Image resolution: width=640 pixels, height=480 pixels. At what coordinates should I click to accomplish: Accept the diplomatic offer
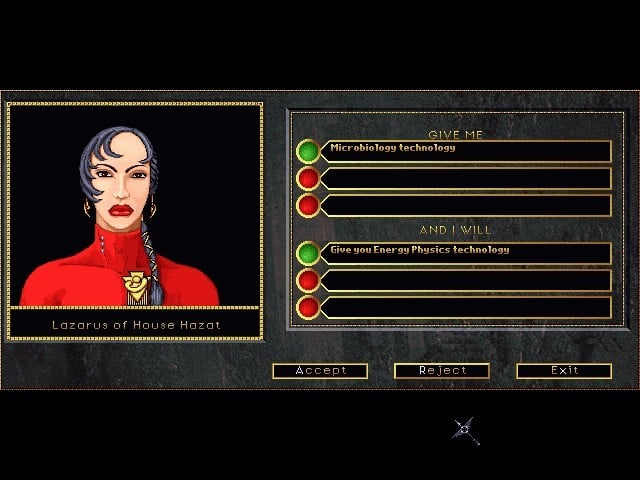coord(320,371)
